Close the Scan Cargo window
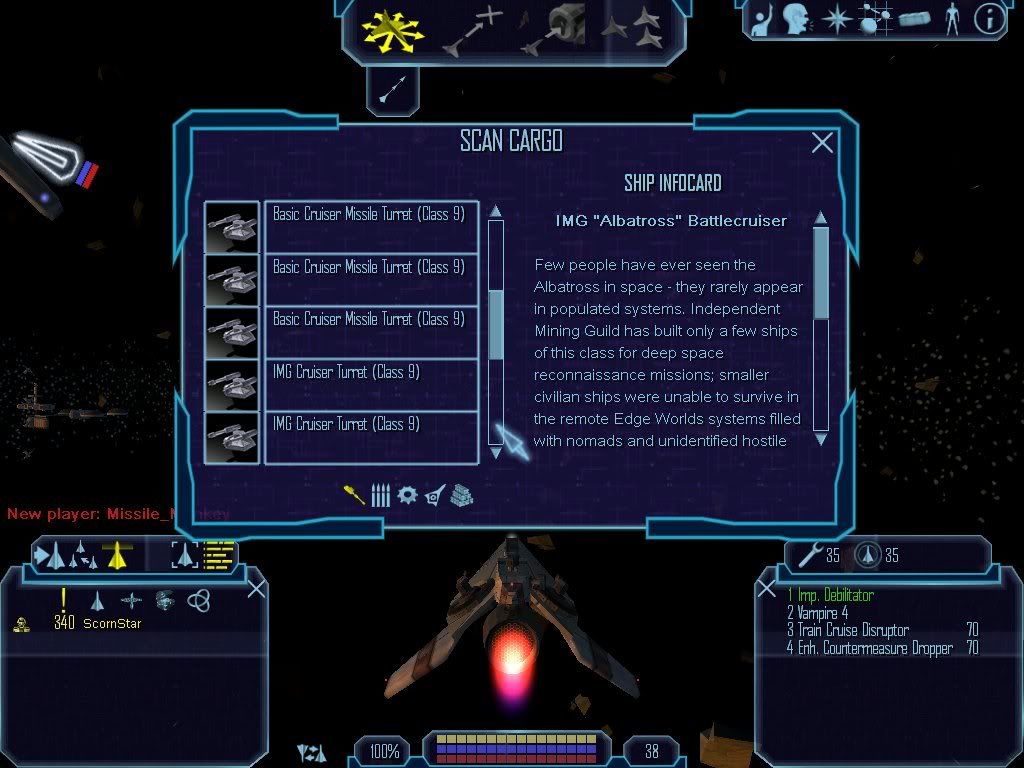Viewport: 1024px width, 768px height. tap(822, 143)
